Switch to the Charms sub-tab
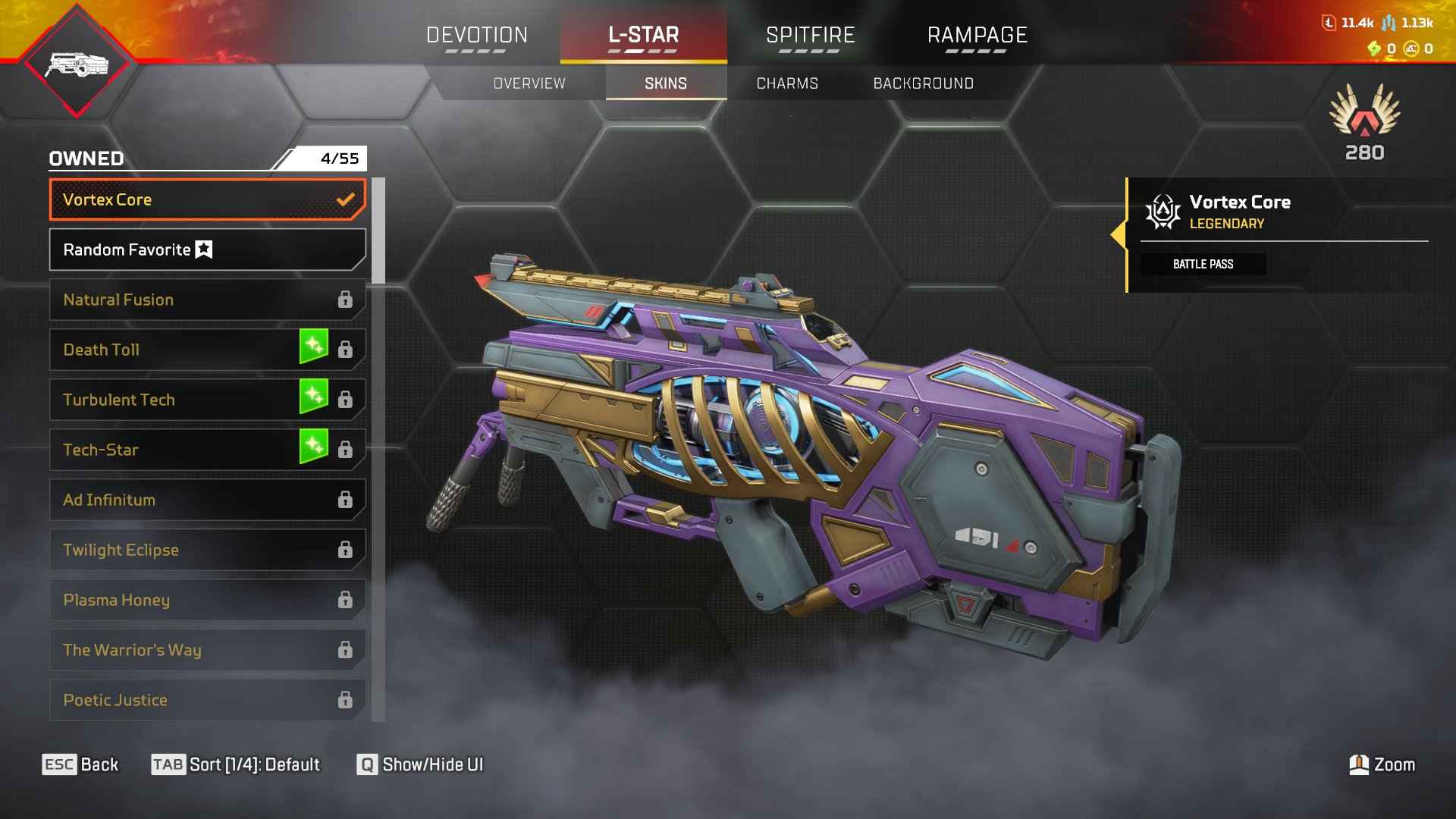The width and height of the screenshot is (1456, 819). coord(787,83)
